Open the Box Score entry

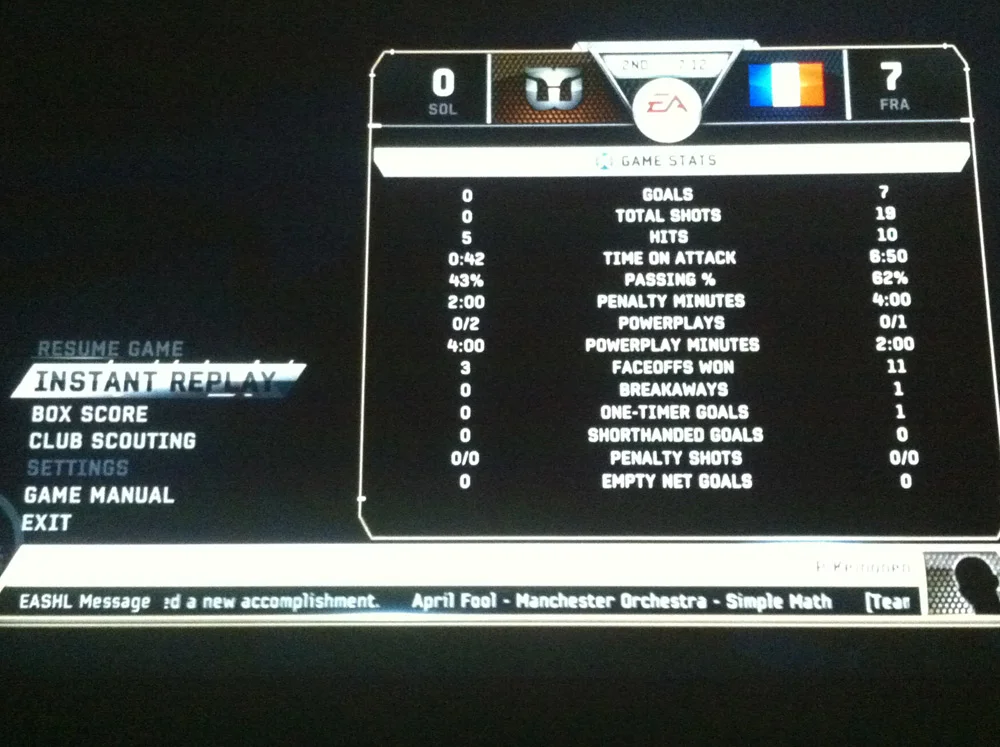(89, 414)
